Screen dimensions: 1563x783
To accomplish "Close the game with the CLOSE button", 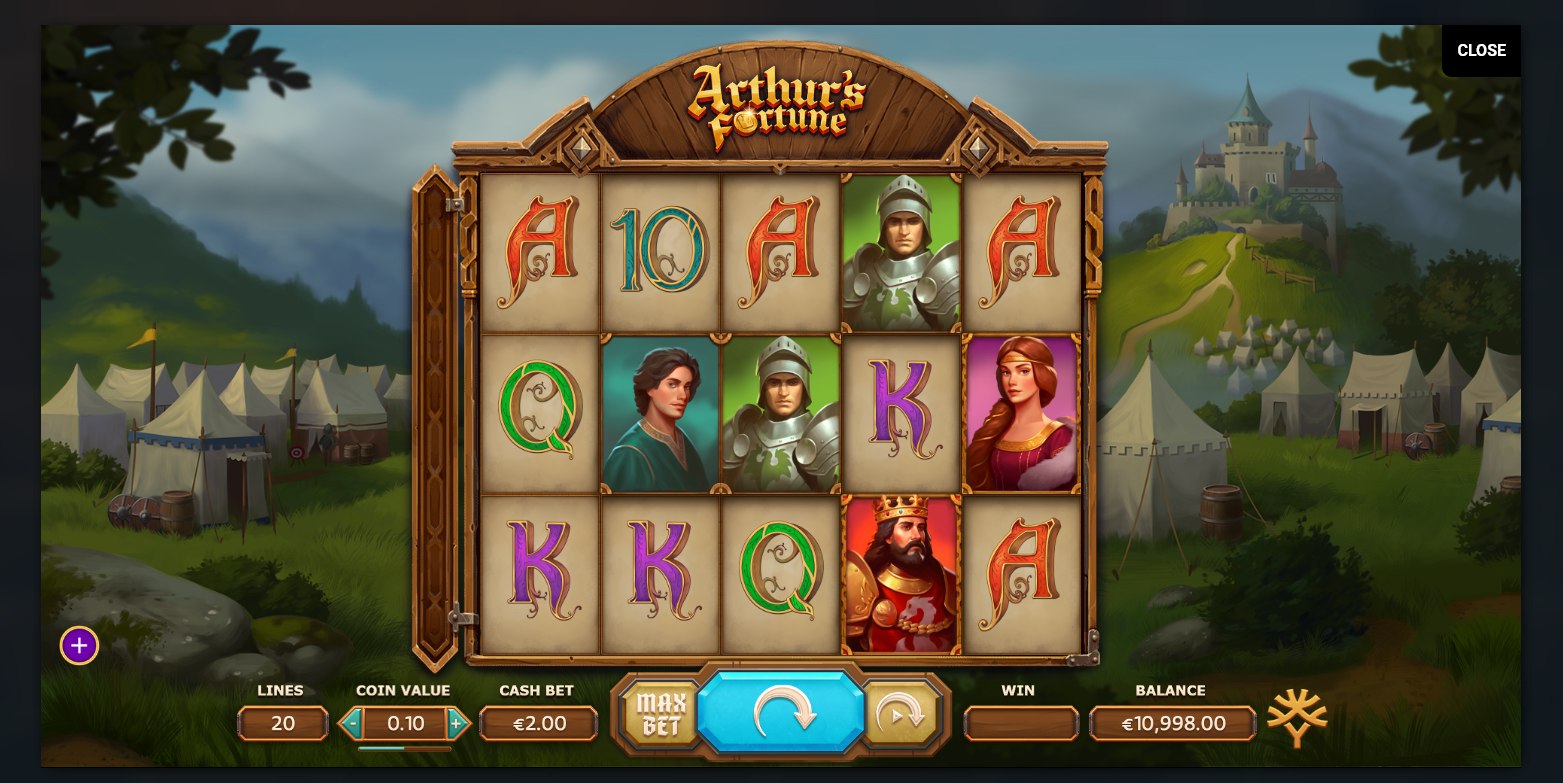I will [1480, 51].
